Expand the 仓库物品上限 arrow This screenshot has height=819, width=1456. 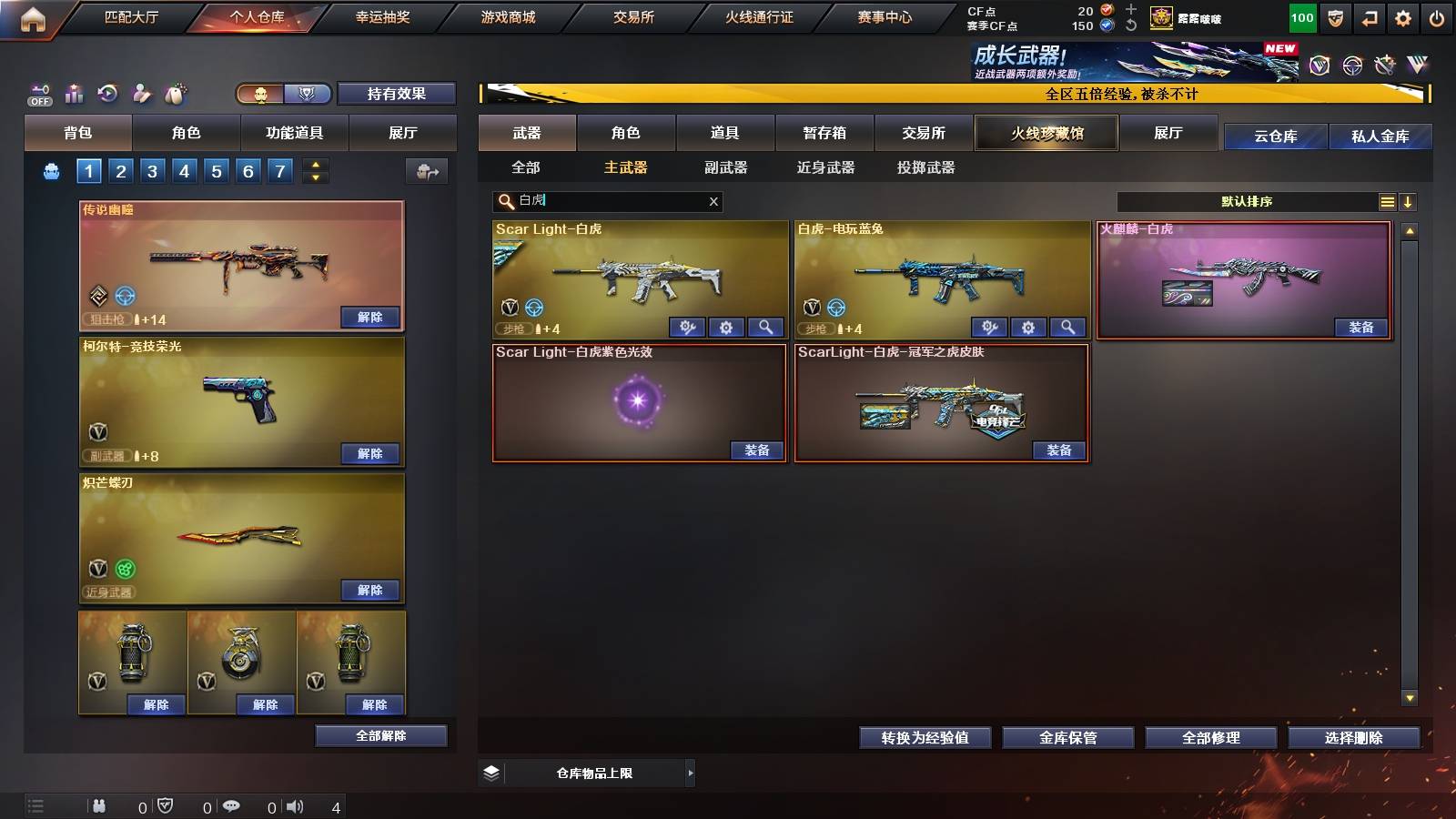(x=689, y=772)
